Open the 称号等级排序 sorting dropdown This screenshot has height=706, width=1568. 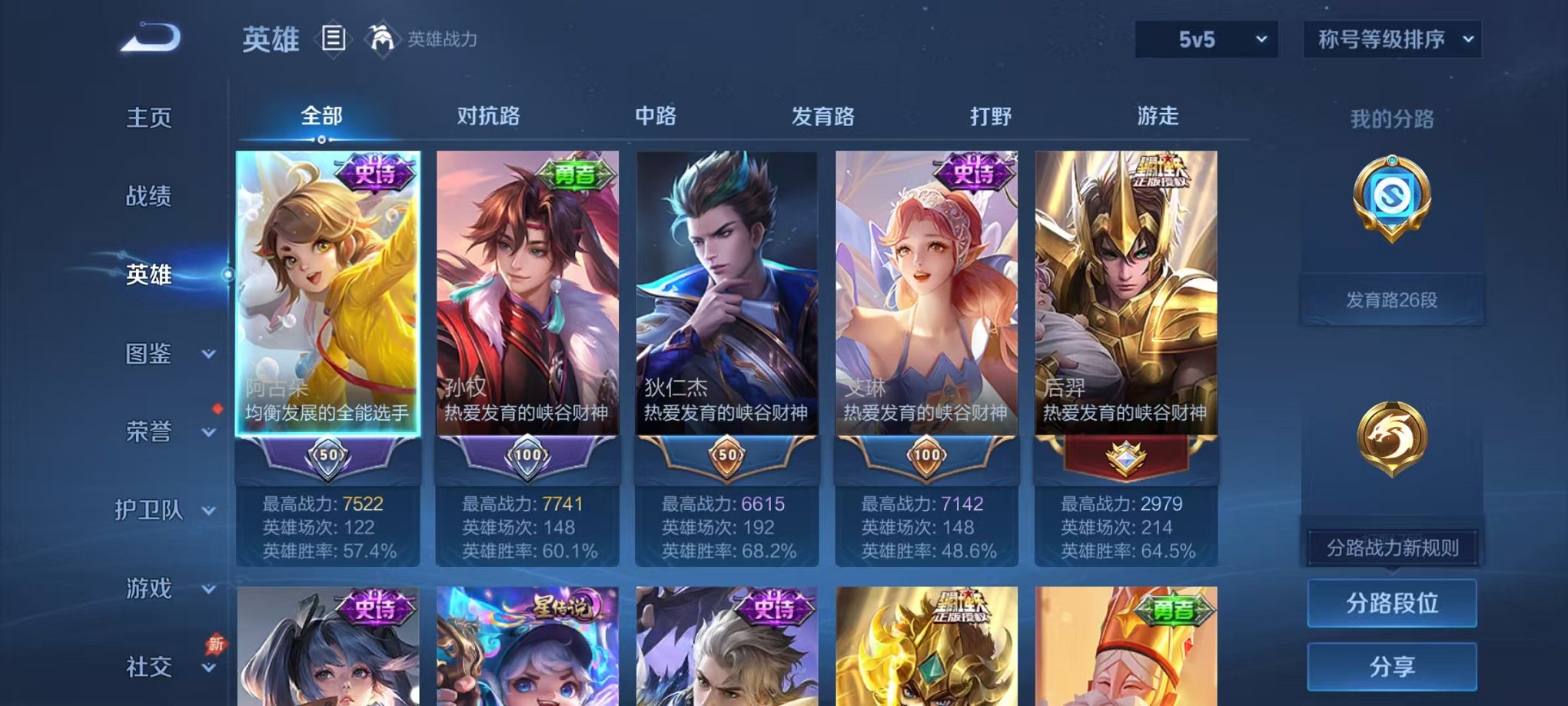pos(1391,37)
